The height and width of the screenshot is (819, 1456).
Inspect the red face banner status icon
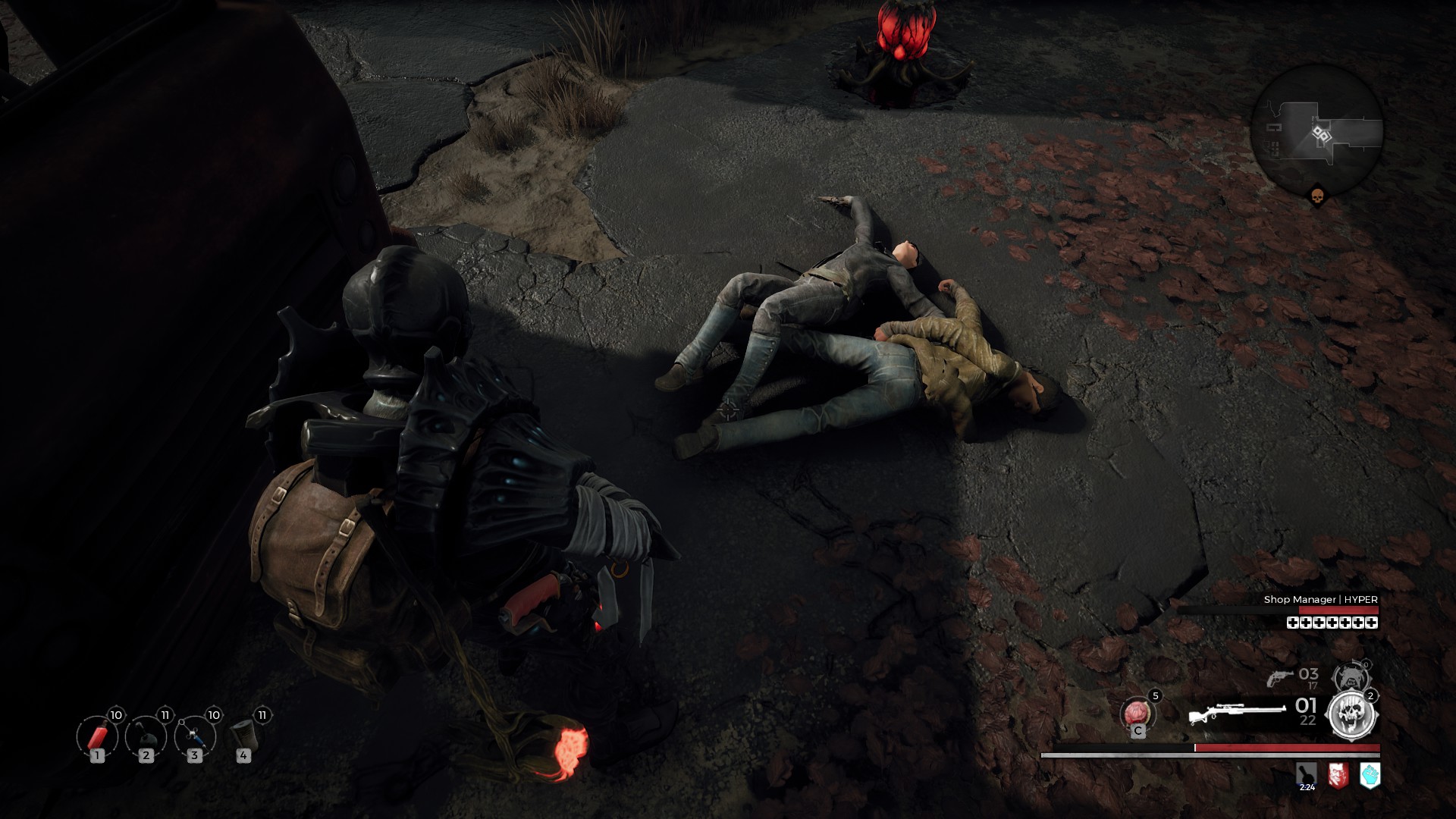pyautogui.click(x=1338, y=775)
